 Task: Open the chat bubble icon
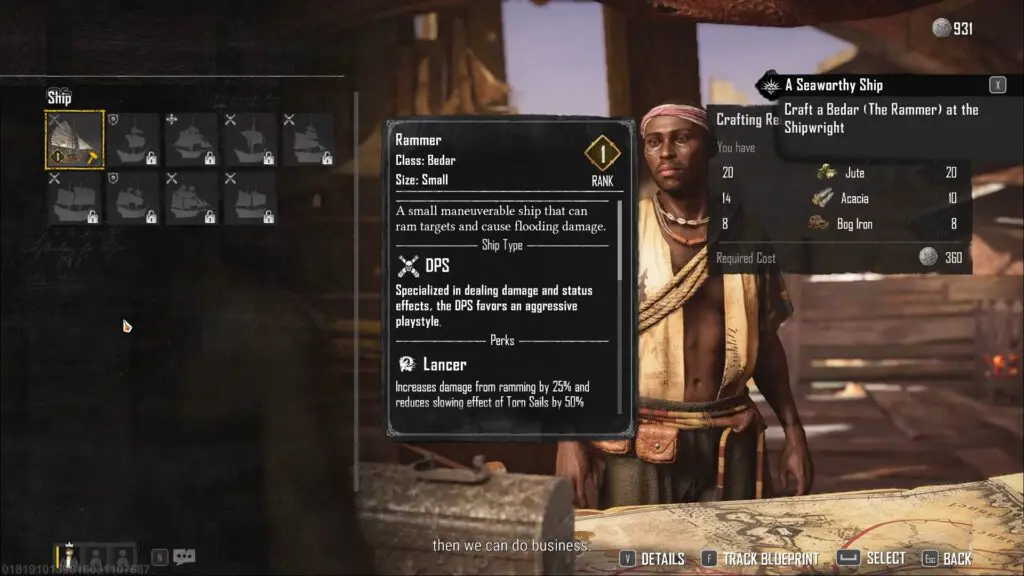[x=184, y=557]
